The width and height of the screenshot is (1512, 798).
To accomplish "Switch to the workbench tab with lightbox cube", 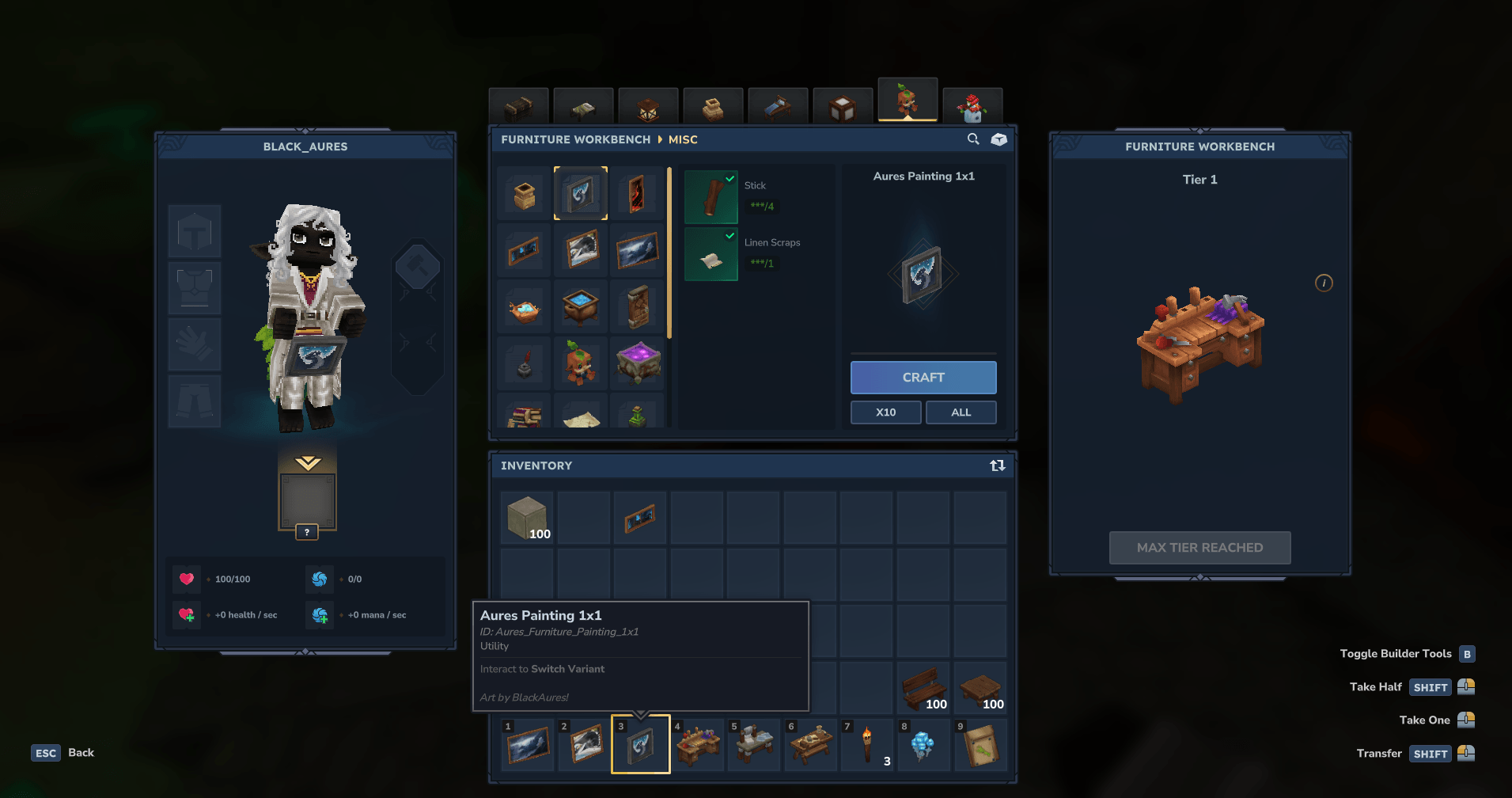I will [843, 105].
